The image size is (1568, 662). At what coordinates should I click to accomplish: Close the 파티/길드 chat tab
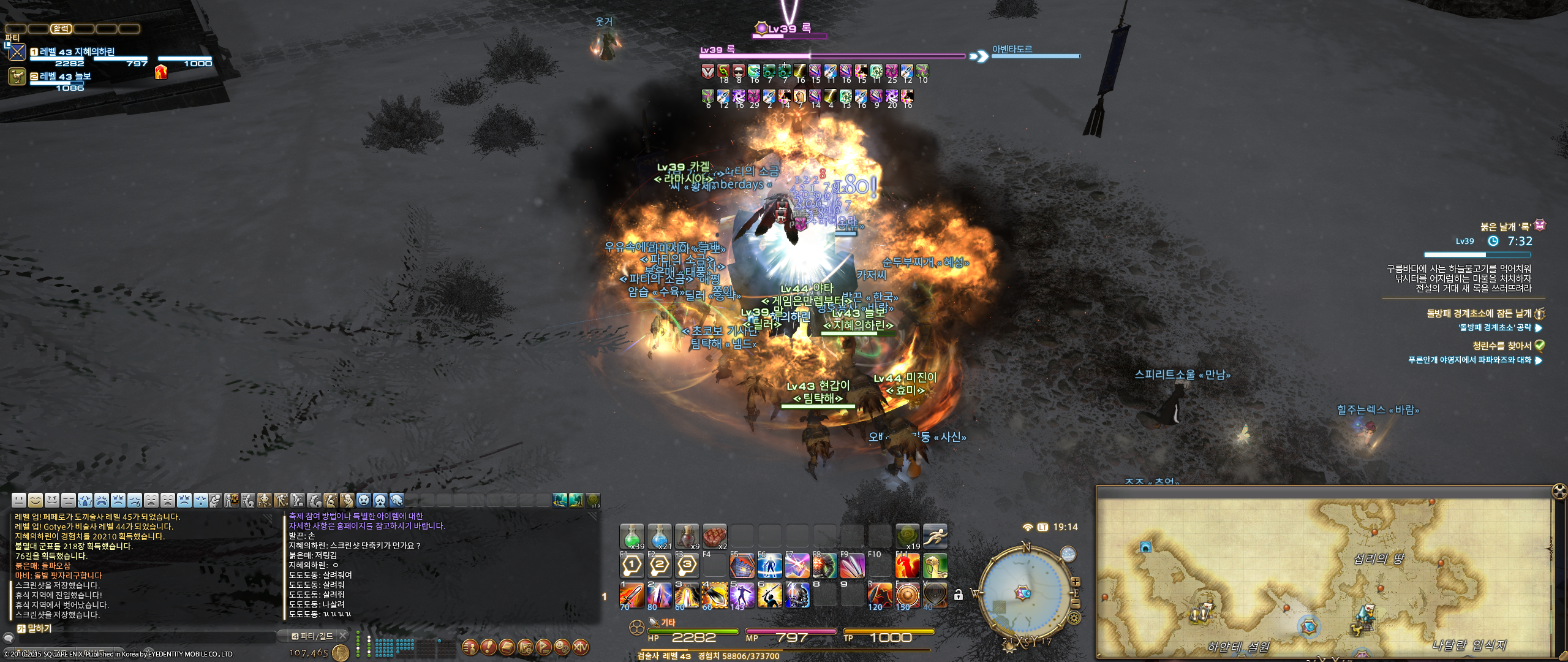[x=343, y=636]
